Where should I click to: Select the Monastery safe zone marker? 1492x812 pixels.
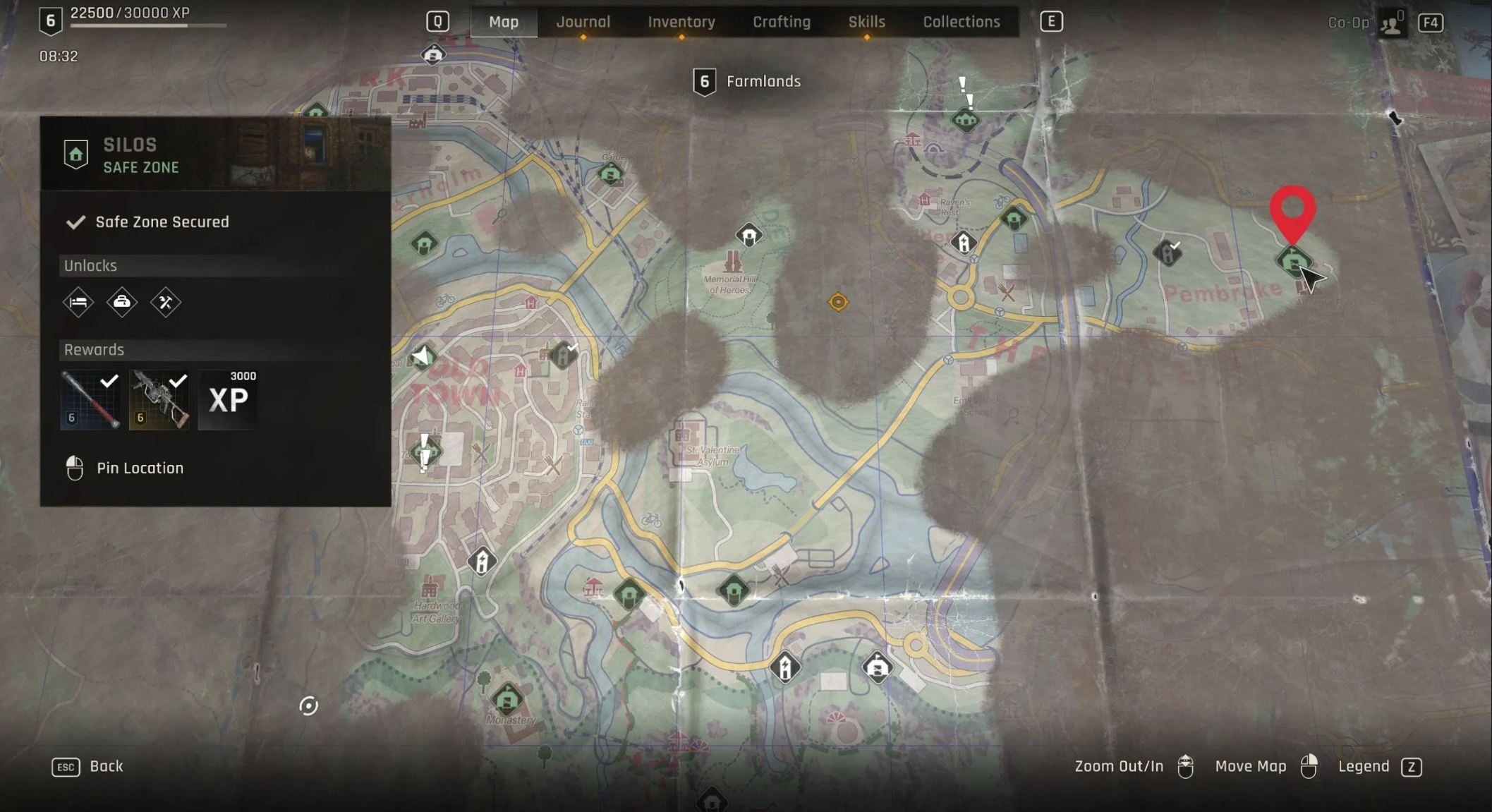coord(507,700)
